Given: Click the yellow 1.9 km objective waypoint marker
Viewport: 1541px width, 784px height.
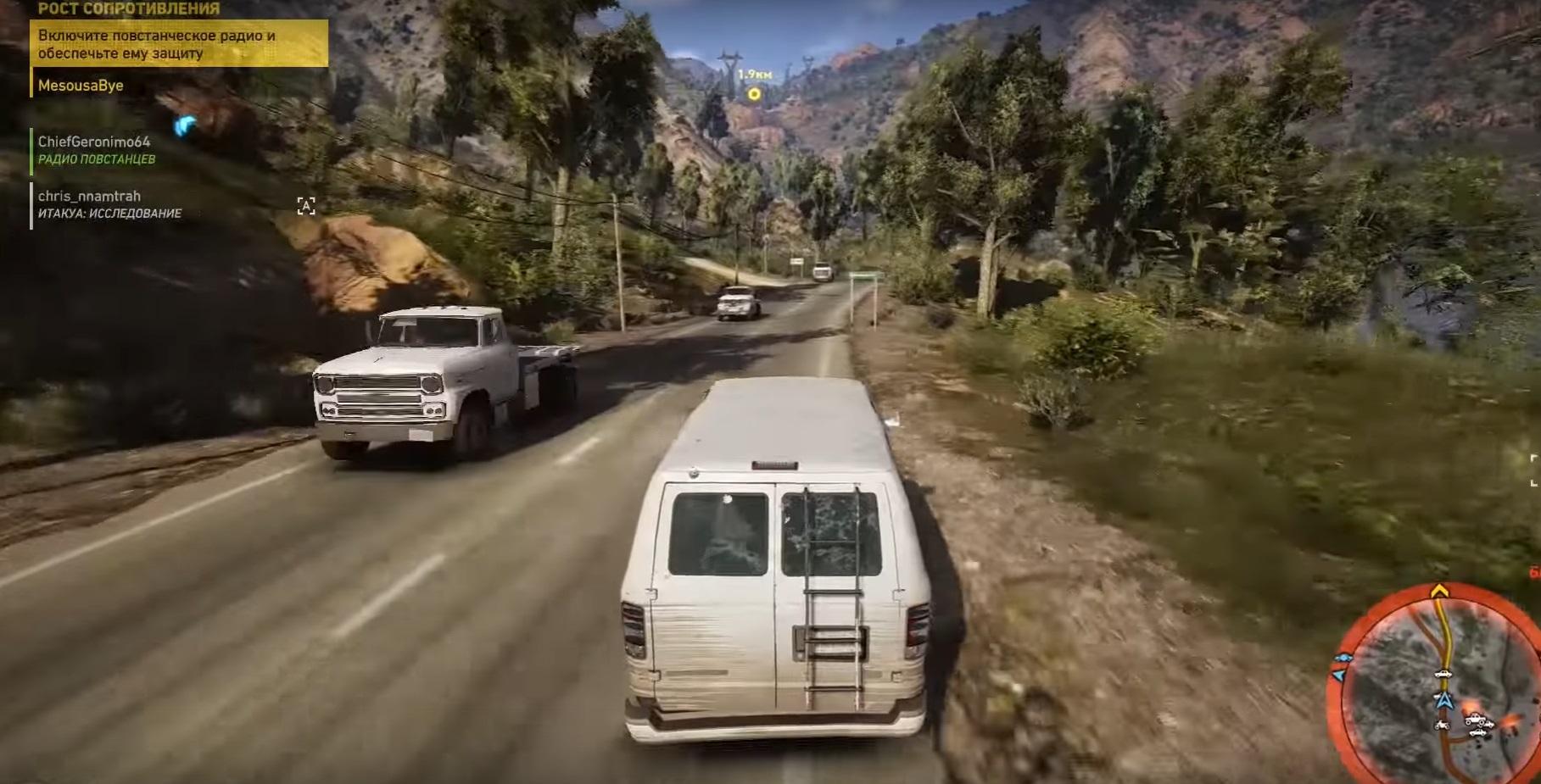Looking at the screenshot, I should (x=753, y=94).
